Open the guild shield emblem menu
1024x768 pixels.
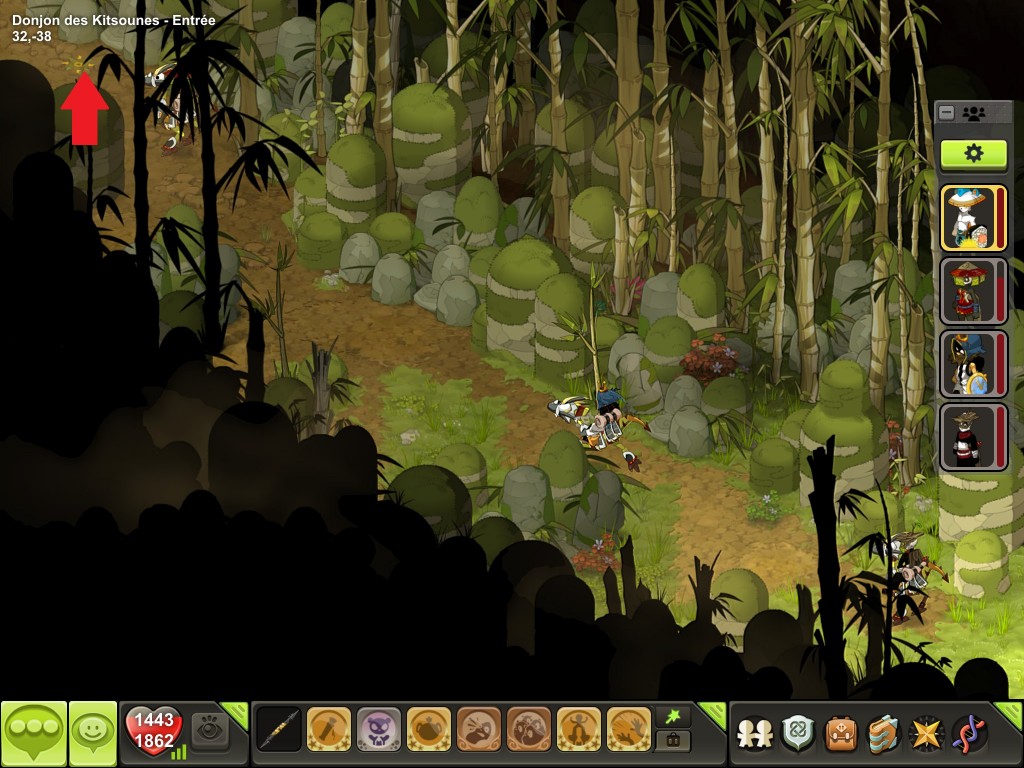798,733
